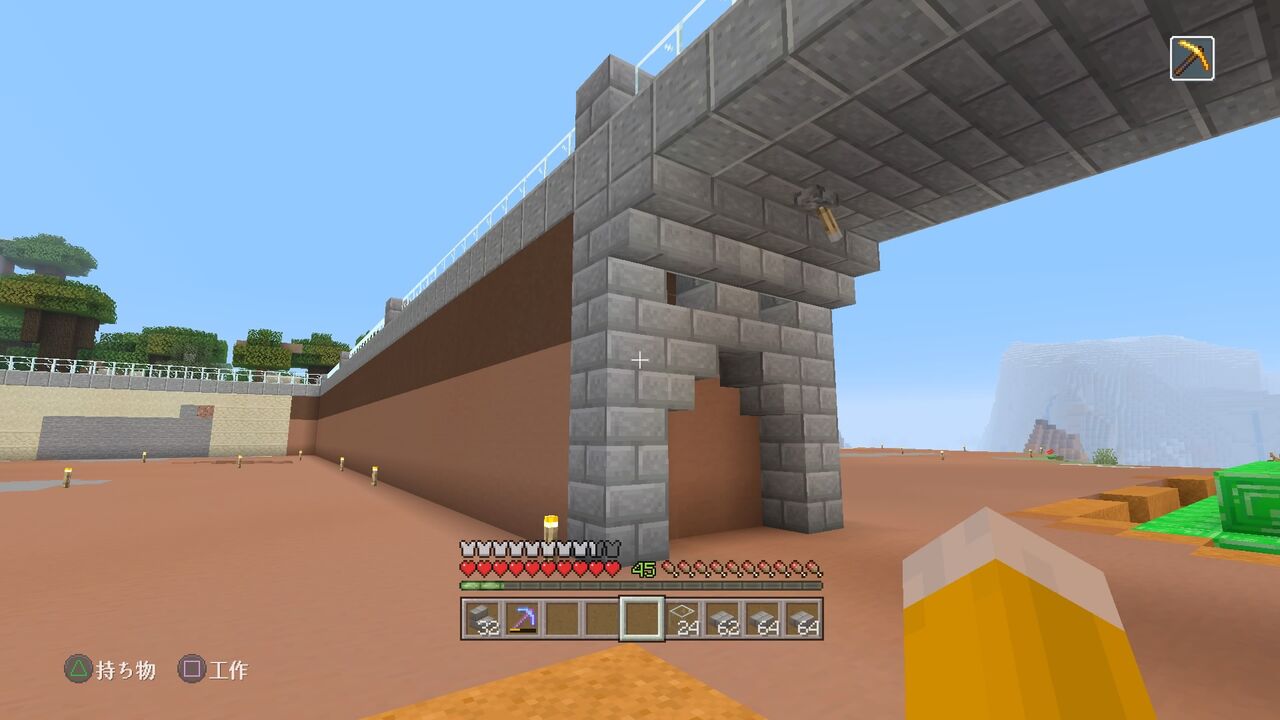
Task: Click the empty third hotbar slot
Action: [562, 620]
